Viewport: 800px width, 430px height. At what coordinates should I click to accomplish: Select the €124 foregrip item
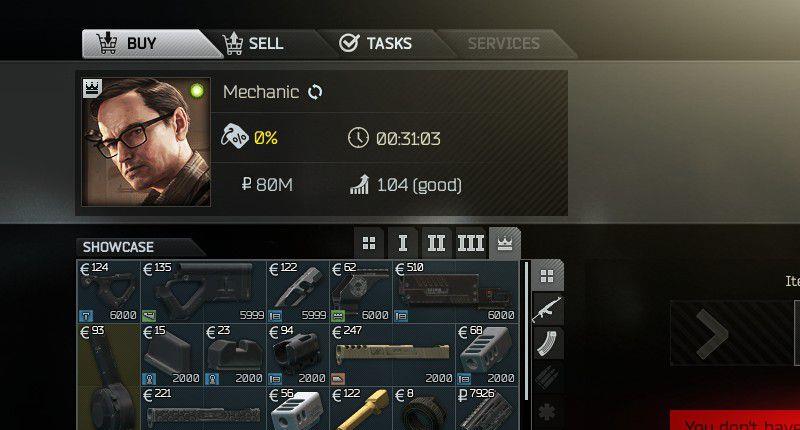click(108, 291)
